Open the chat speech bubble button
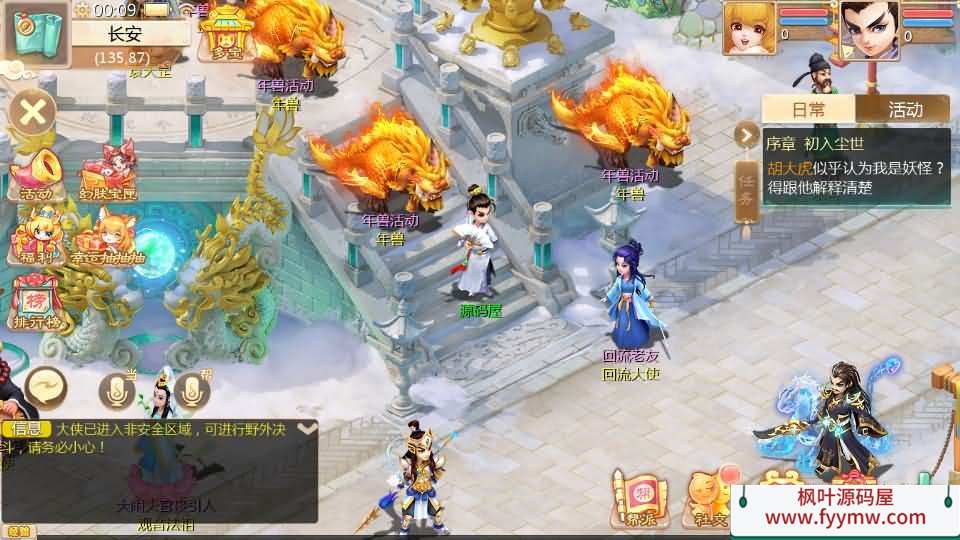The width and height of the screenshot is (960, 540). coord(46,385)
